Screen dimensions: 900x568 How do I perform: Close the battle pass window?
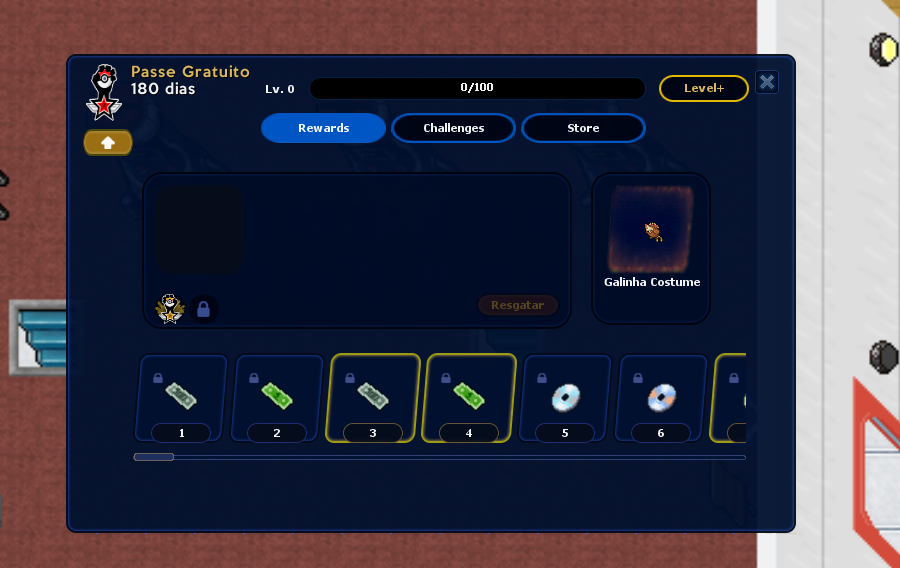[x=767, y=82]
